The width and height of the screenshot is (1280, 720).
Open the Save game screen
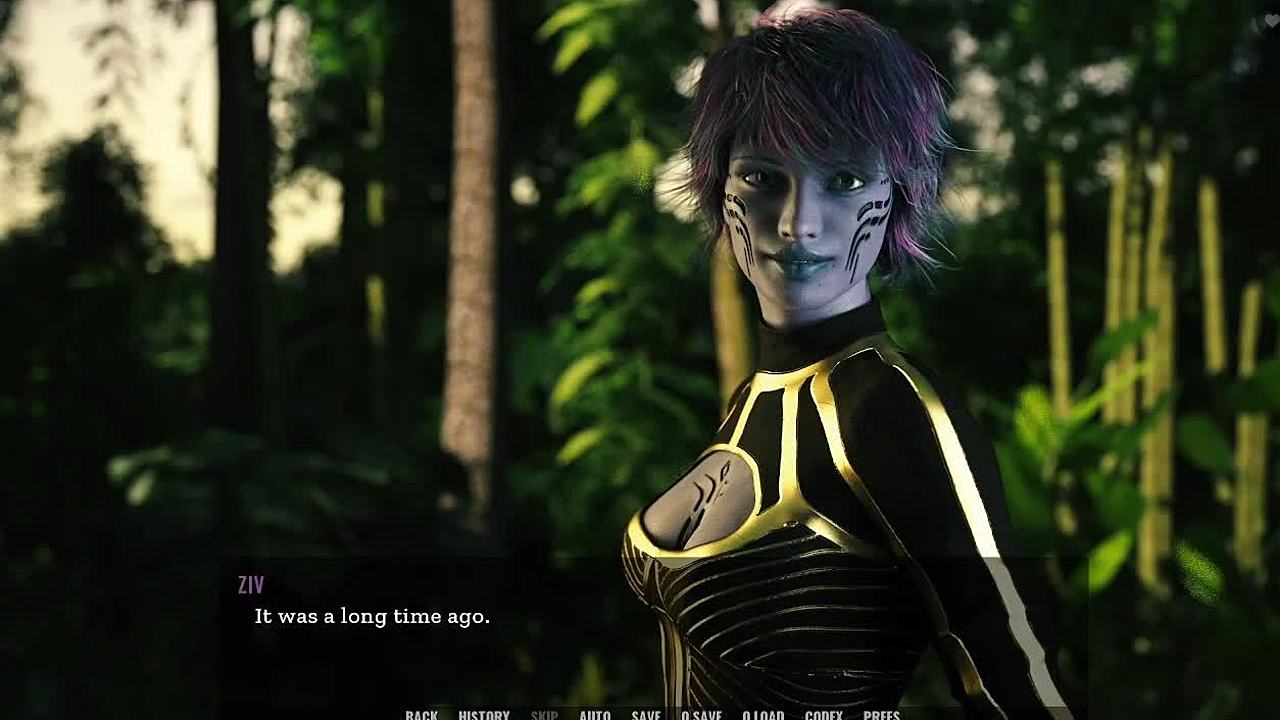point(646,714)
